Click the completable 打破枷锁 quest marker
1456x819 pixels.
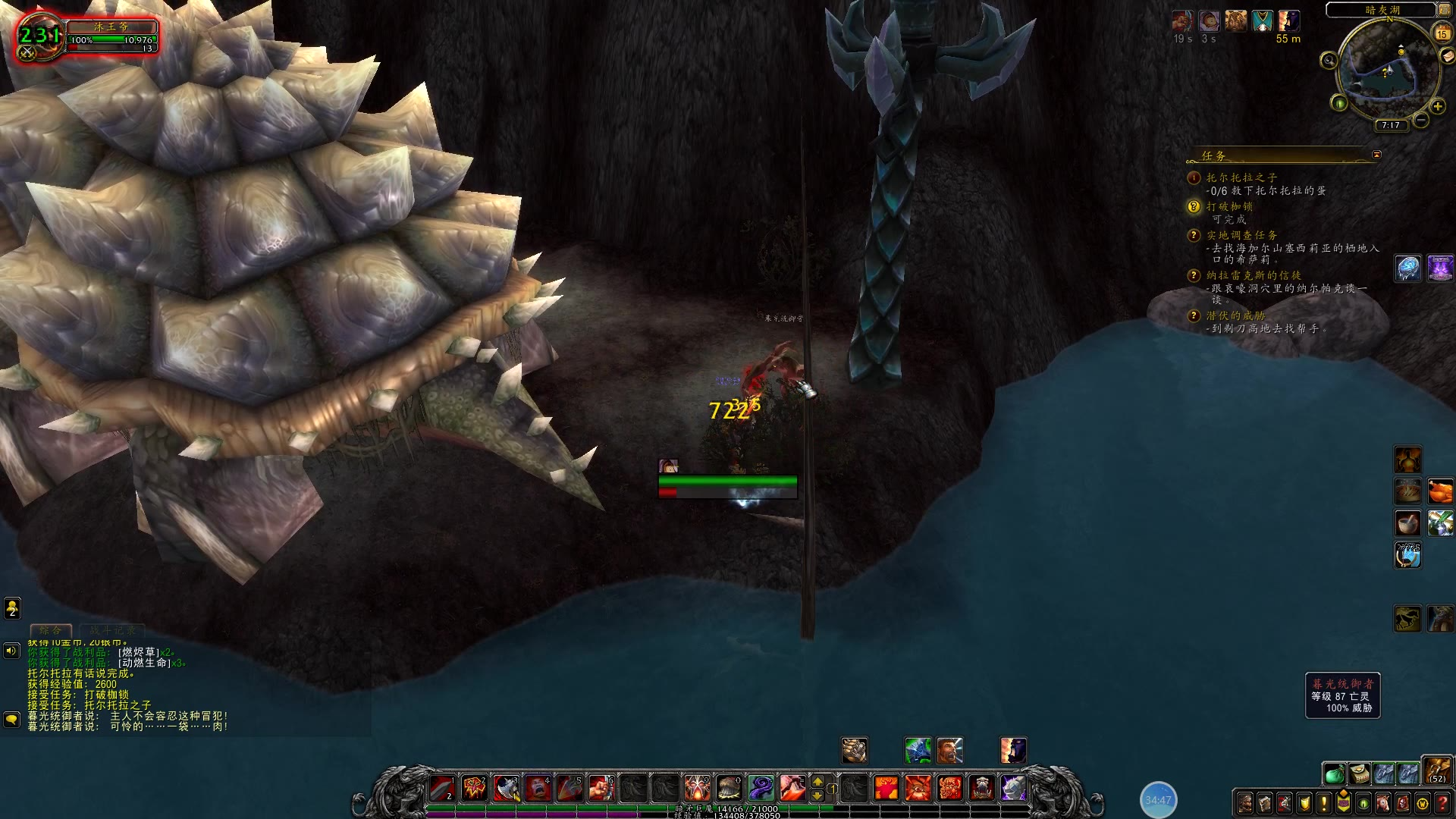[x=1194, y=206]
